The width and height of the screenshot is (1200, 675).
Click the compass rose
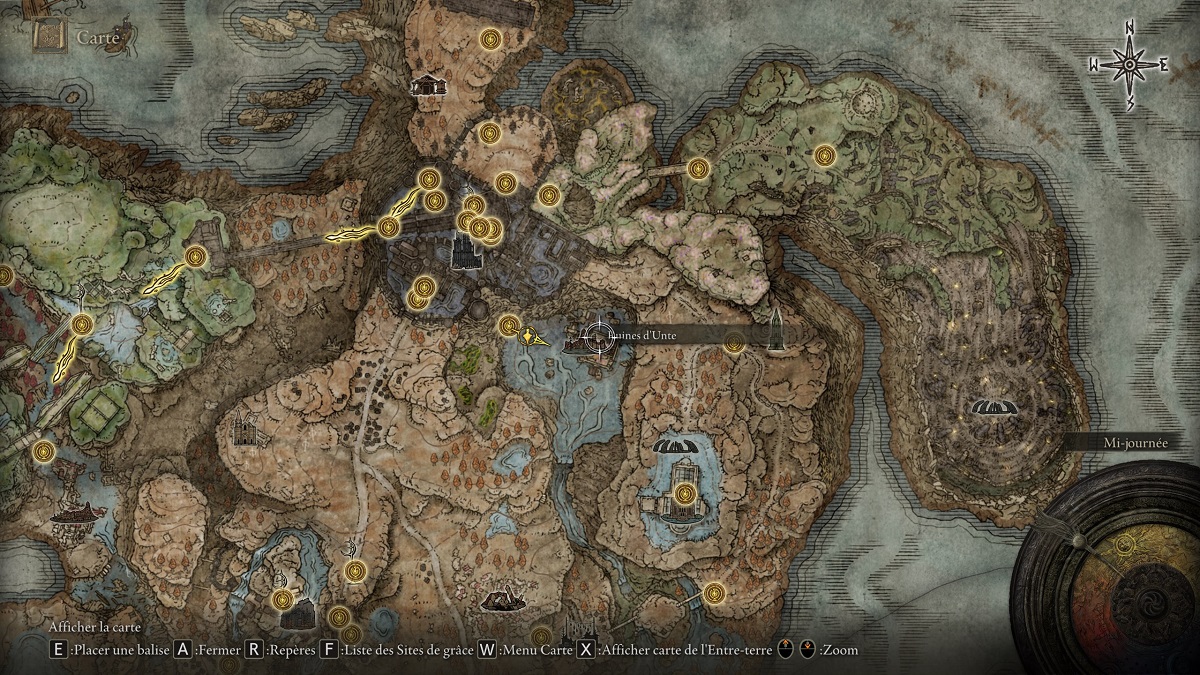click(x=1129, y=65)
